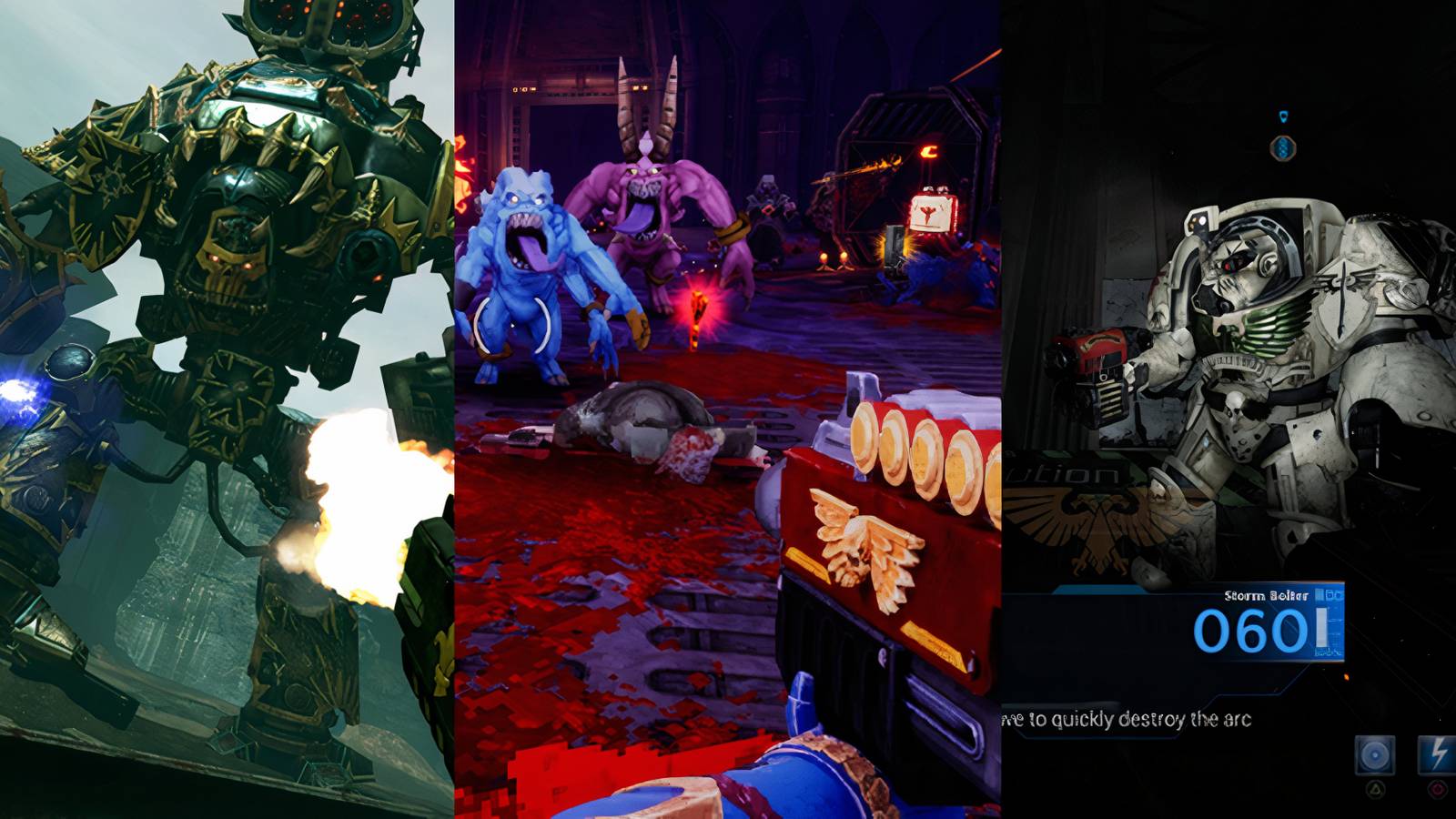Select the lightning bolt ability icon
The width and height of the screenshot is (1456, 819).
click(x=1438, y=754)
